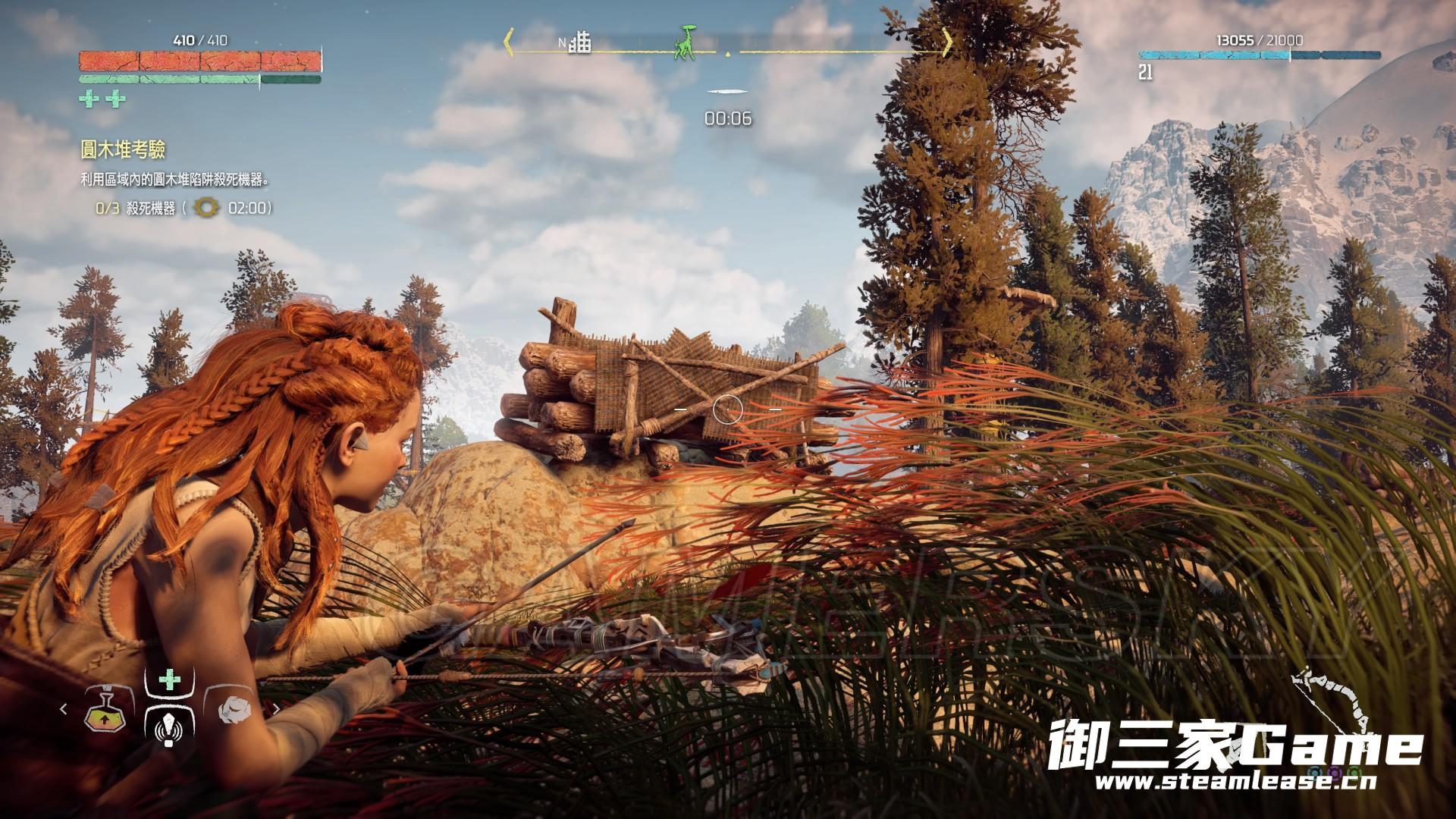Screen dimensions: 1456x819
Task: Select the green machine marker on compass
Action: pyautogui.click(x=686, y=42)
